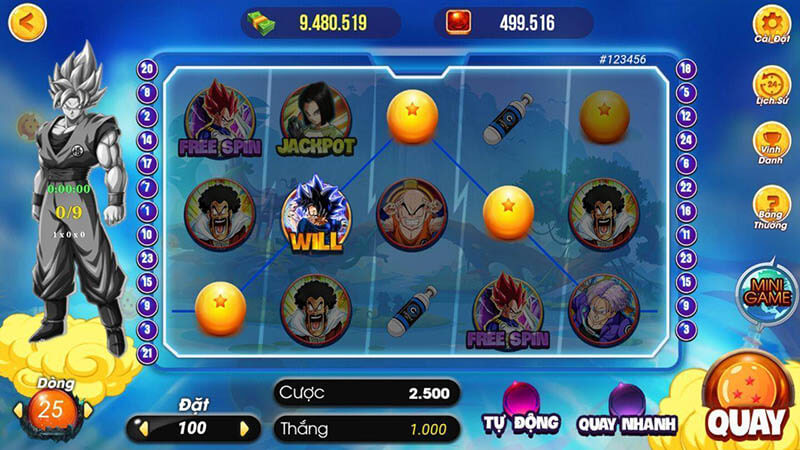The width and height of the screenshot is (800, 450).
Task: Click the green cash balance icon
Action: tap(263, 22)
